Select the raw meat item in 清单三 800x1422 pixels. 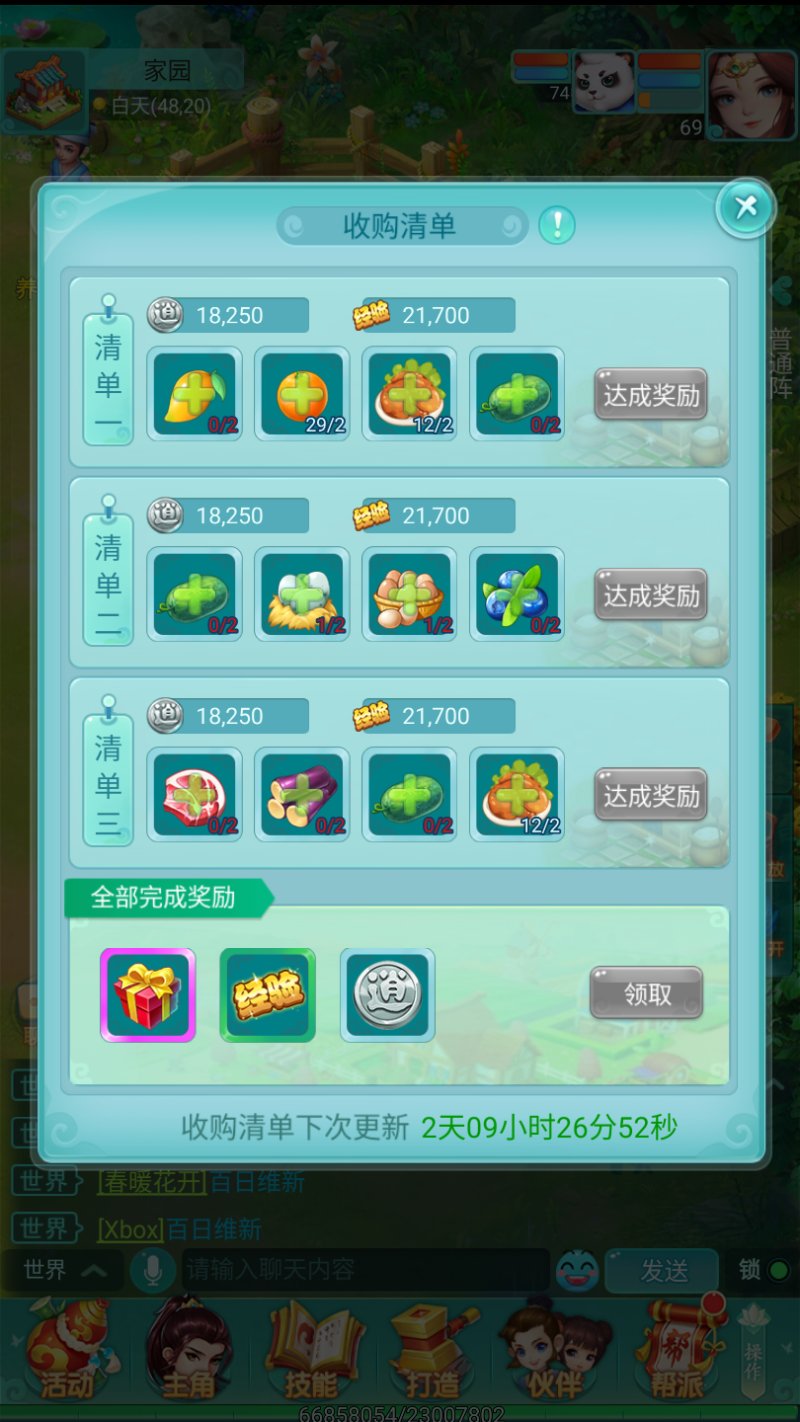195,794
